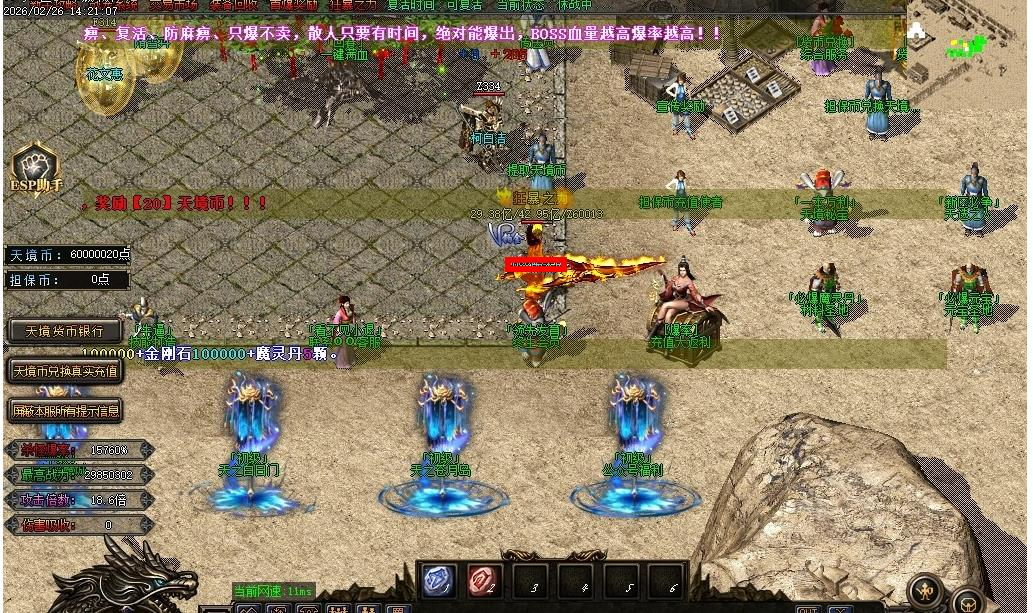Viewport: 1033px width, 613px height.
Task: Click the 天境币兑换真实充值 button
Action: point(65,371)
